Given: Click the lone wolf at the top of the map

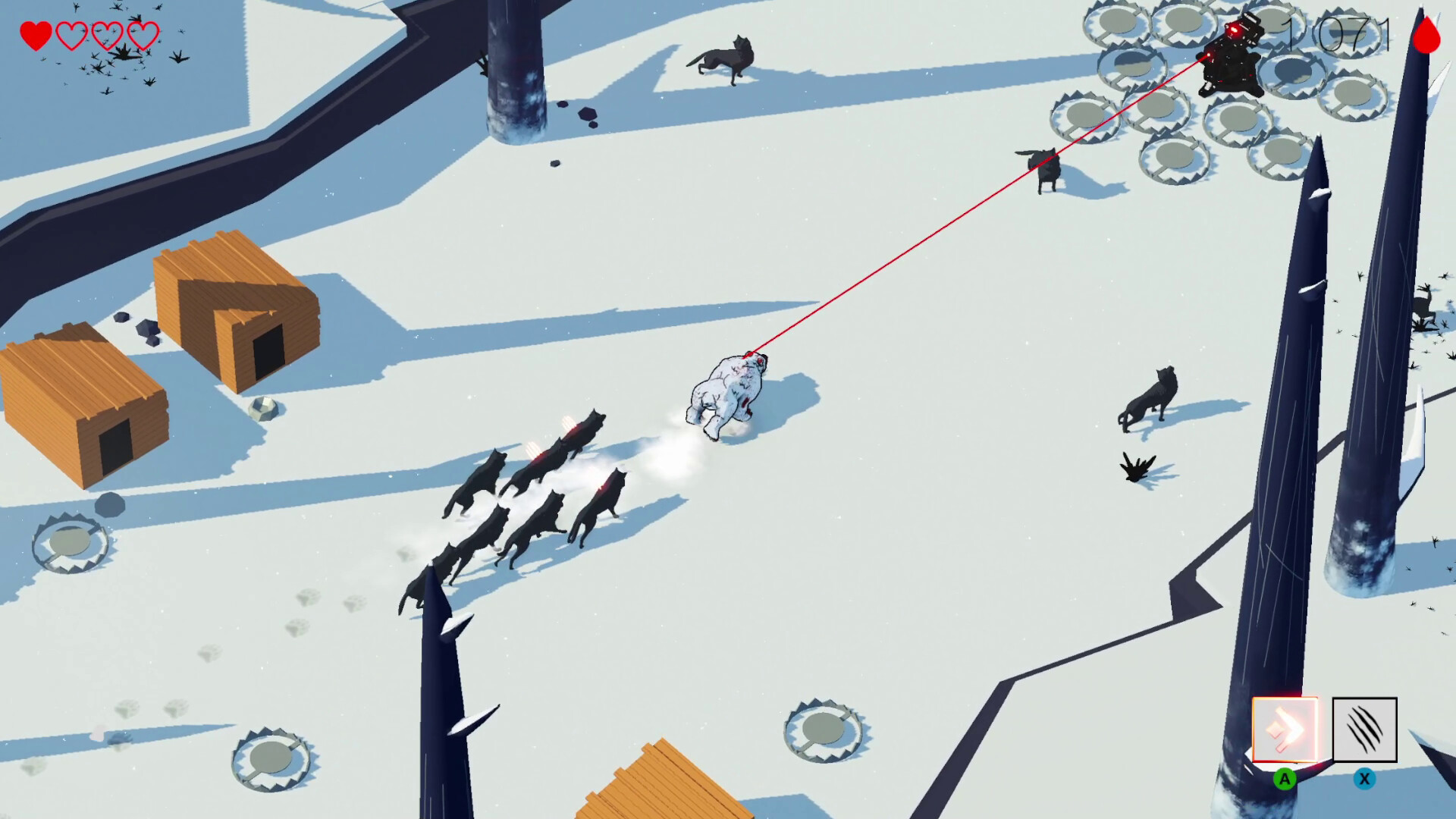Looking at the screenshot, I should (724, 57).
